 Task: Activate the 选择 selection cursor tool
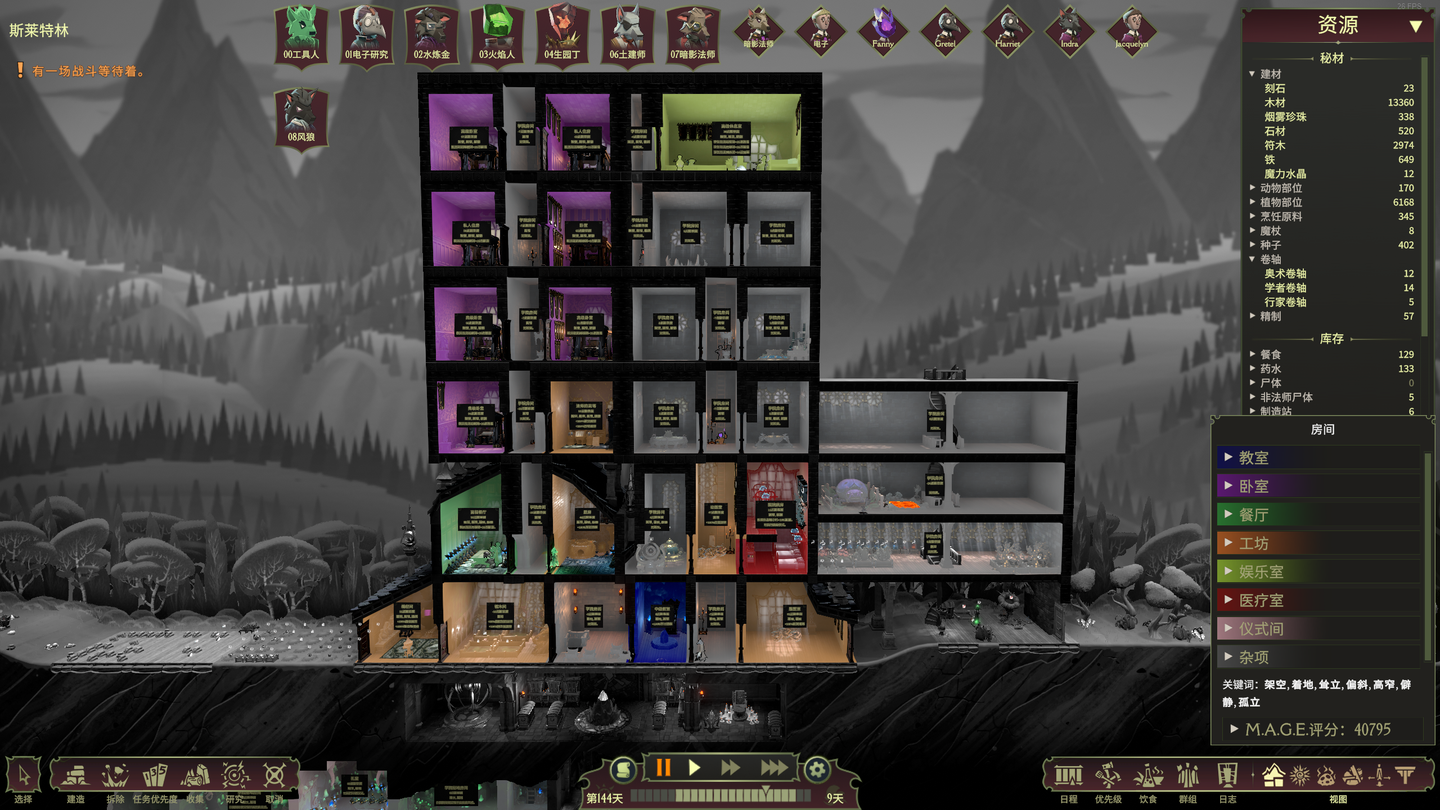[x=23, y=776]
